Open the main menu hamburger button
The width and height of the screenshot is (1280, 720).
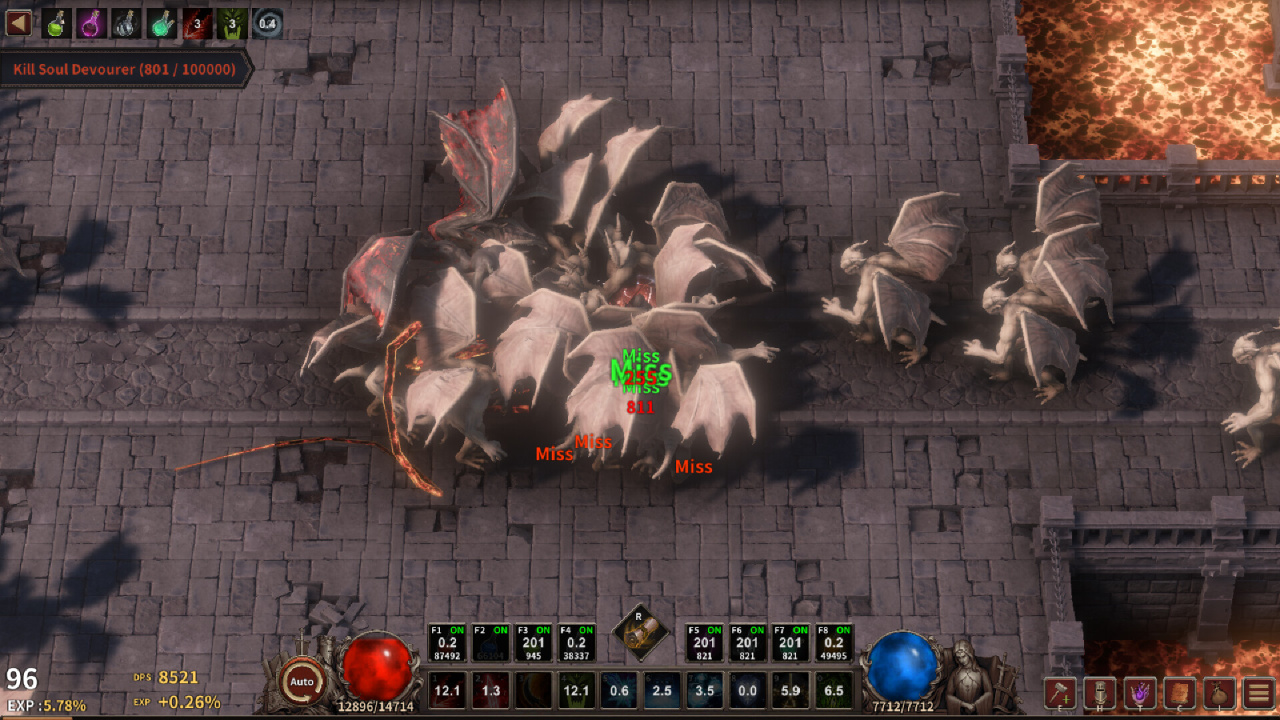1258,692
